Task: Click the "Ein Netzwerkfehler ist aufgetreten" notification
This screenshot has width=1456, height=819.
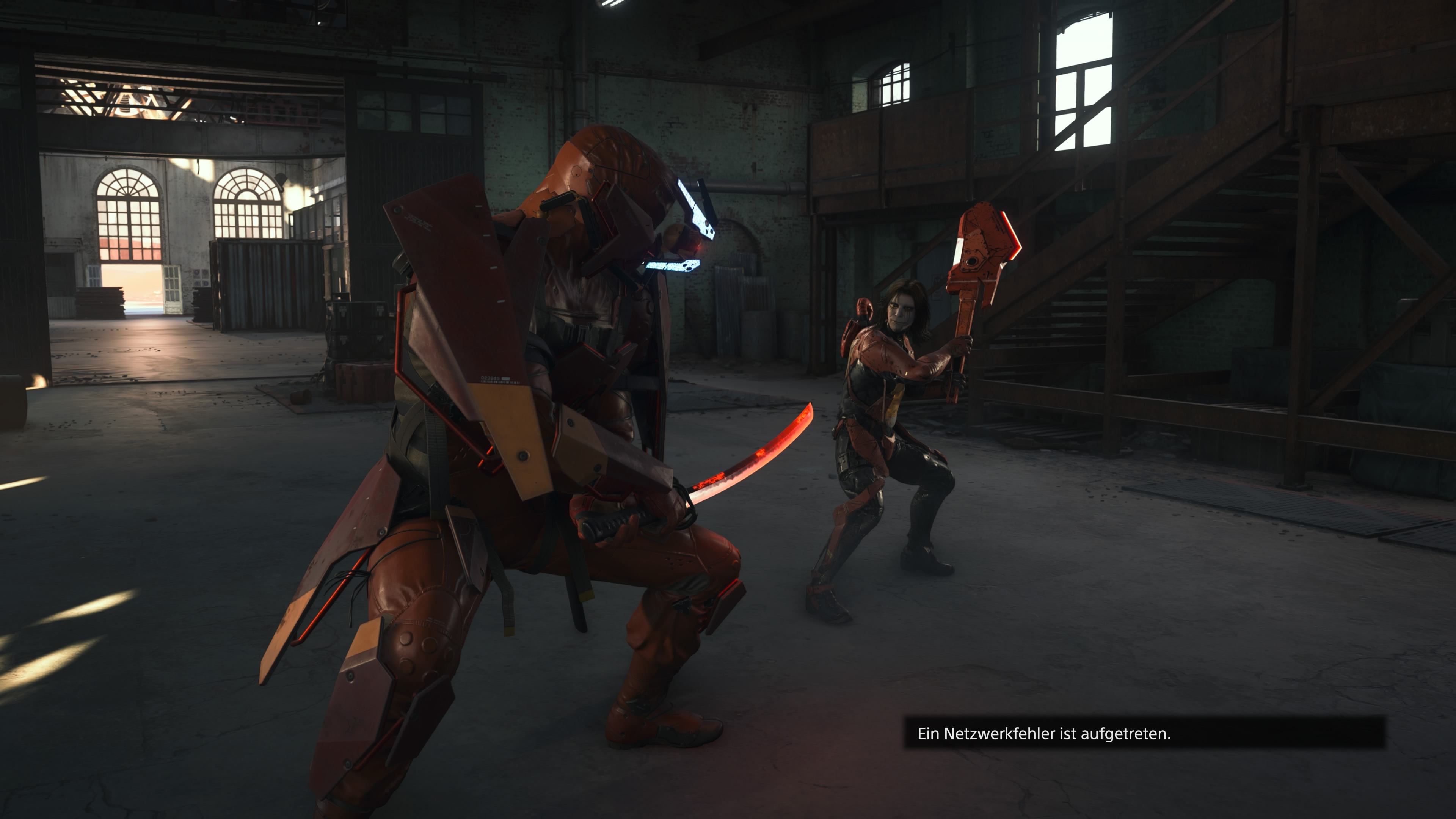Action: click(x=1145, y=733)
